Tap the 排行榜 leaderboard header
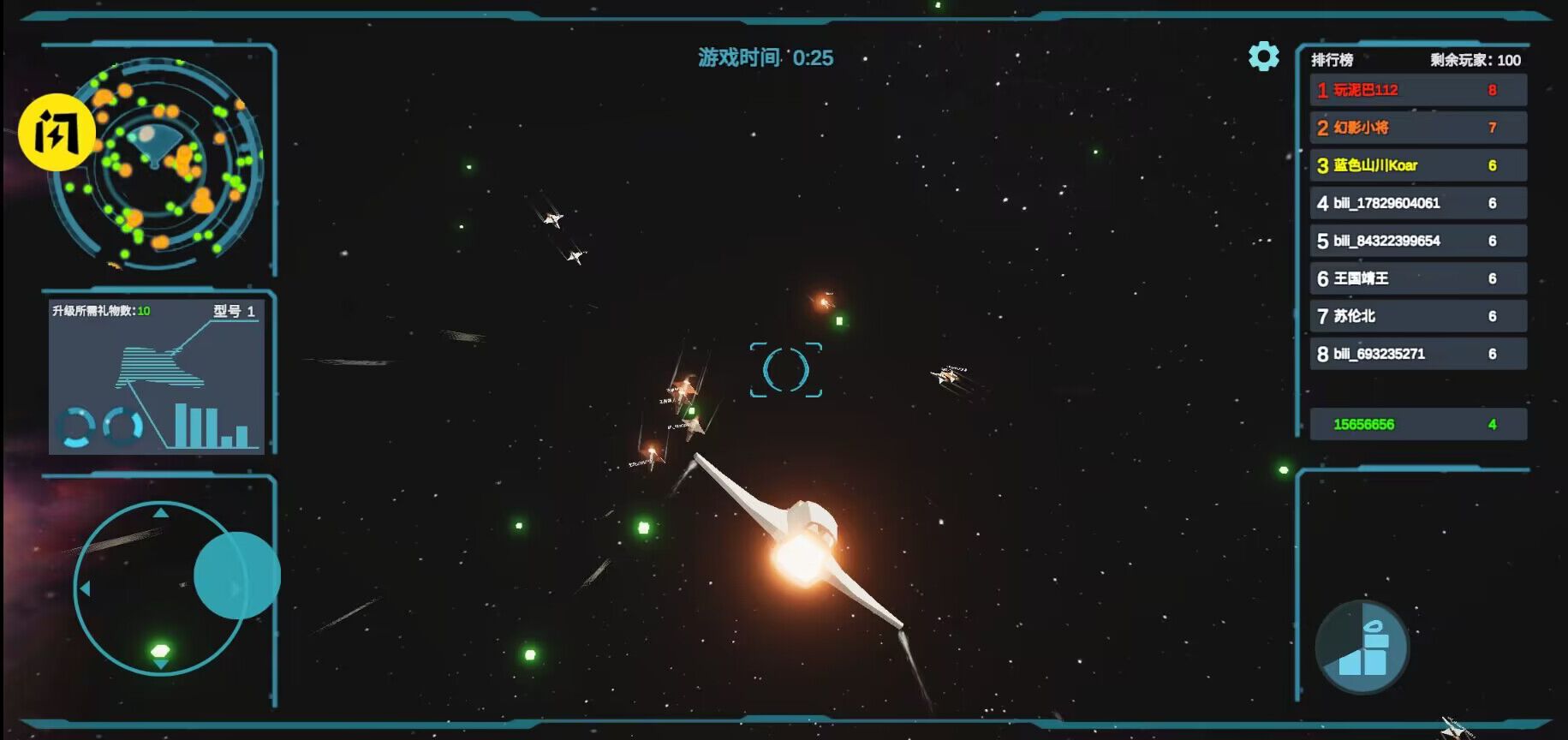 pos(1331,60)
